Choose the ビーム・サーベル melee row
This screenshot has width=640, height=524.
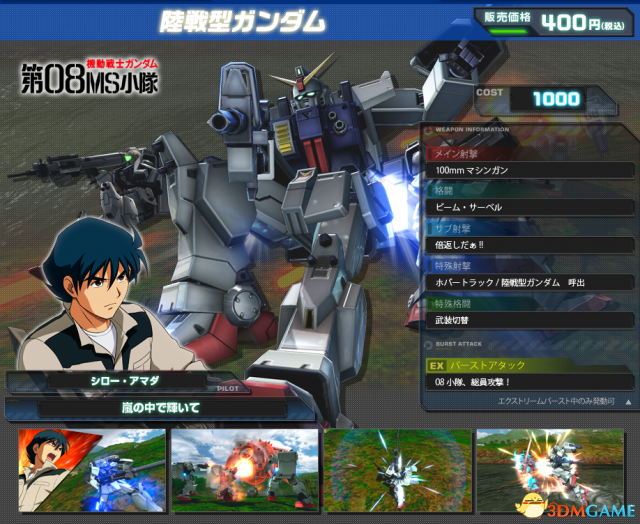click(529, 206)
